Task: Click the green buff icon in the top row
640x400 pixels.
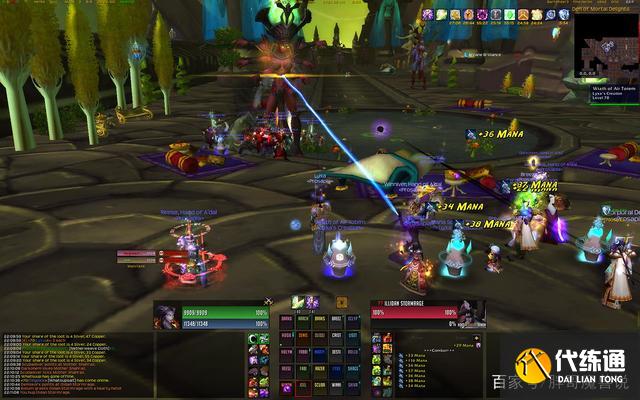Action: tap(510, 14)
